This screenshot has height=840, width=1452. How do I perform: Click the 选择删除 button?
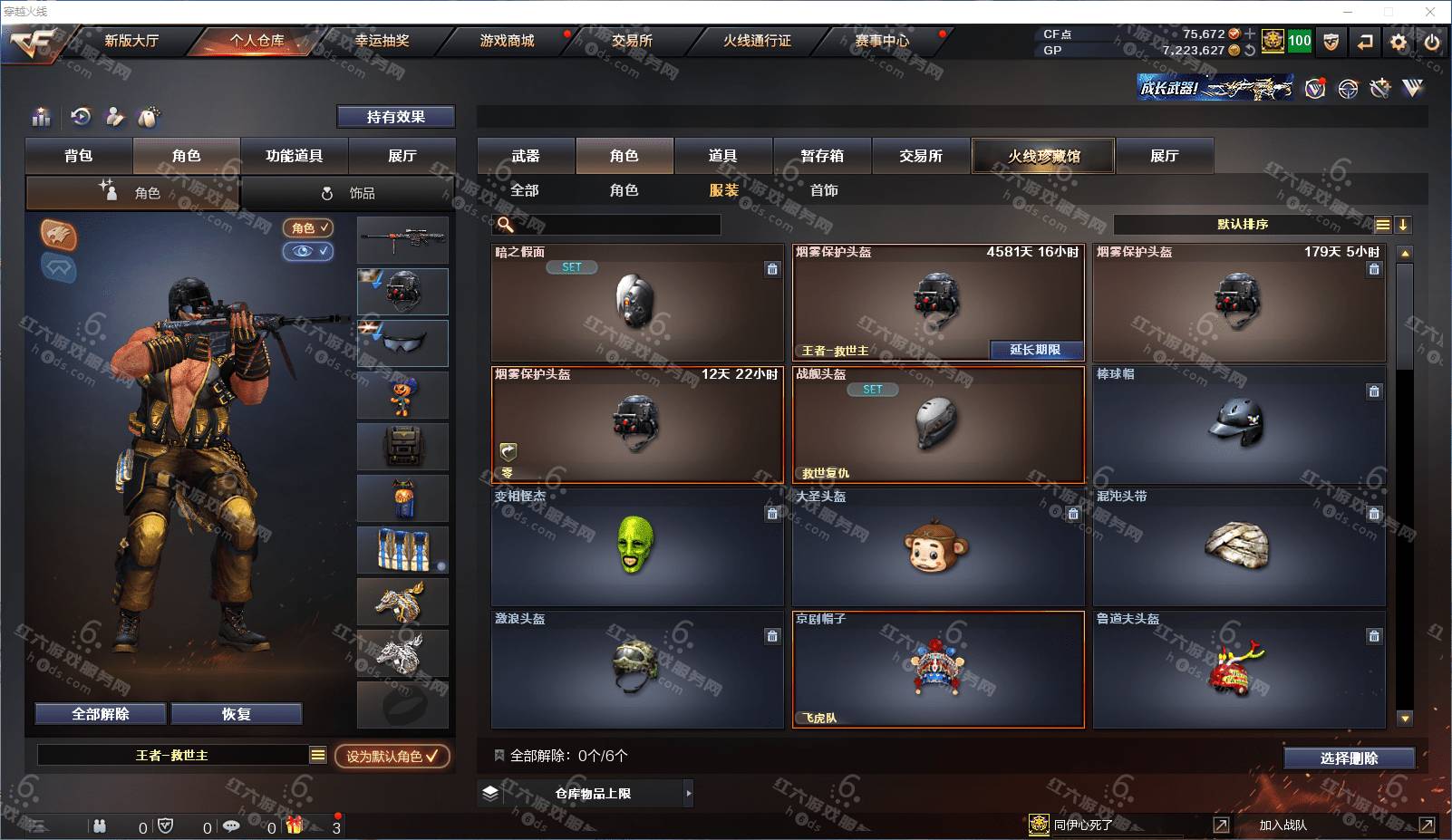click(x=1349, y=758)
